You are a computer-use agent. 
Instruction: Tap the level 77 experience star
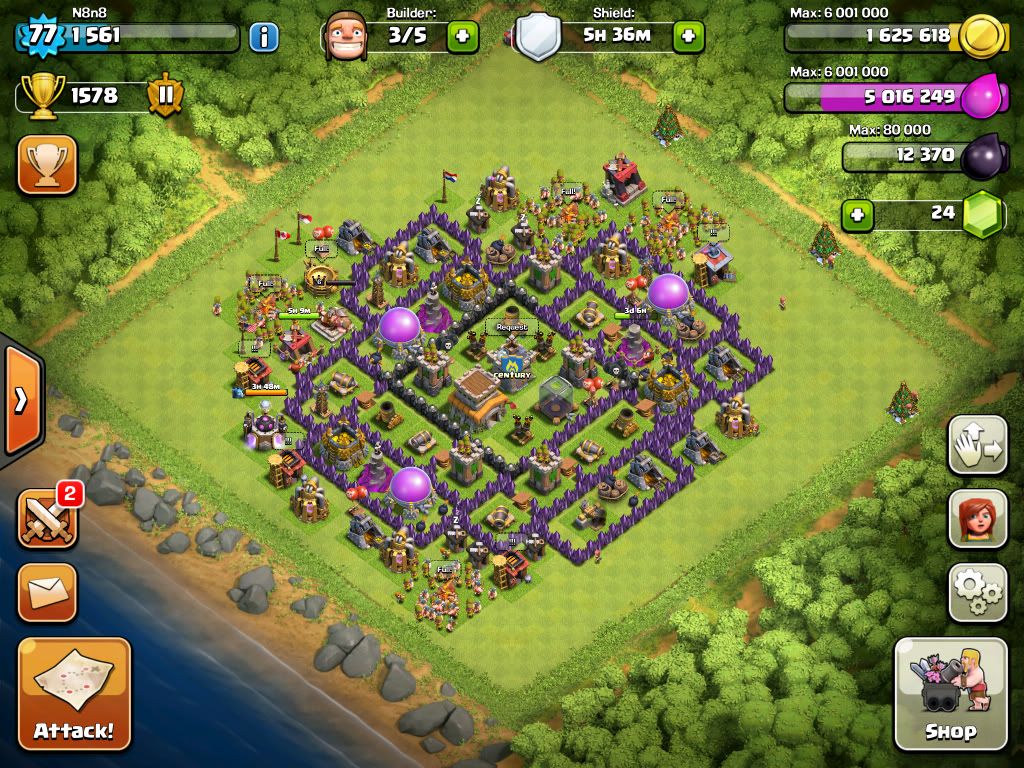40,36
